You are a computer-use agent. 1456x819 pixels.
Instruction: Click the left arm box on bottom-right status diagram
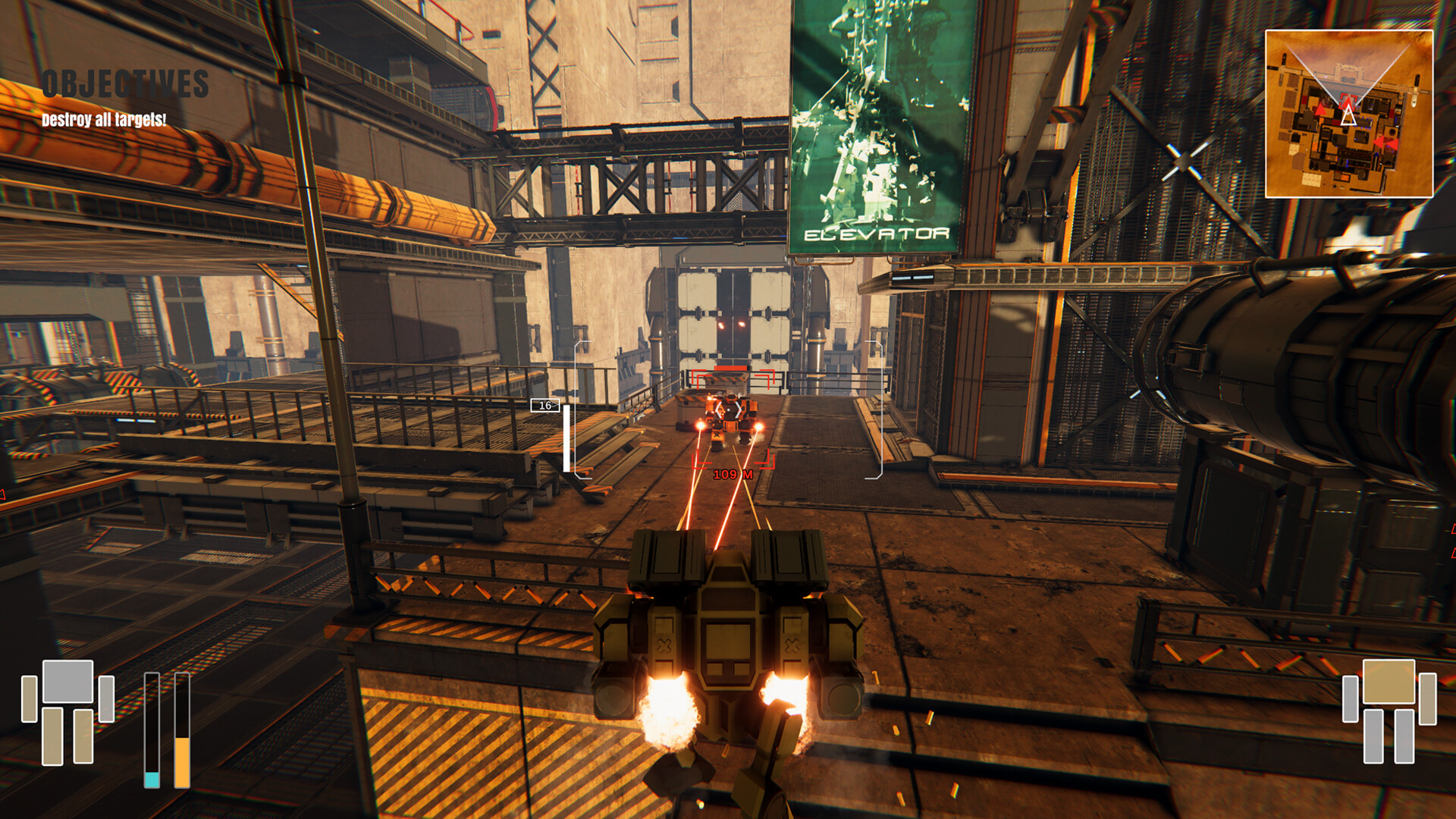point(1351,698)
